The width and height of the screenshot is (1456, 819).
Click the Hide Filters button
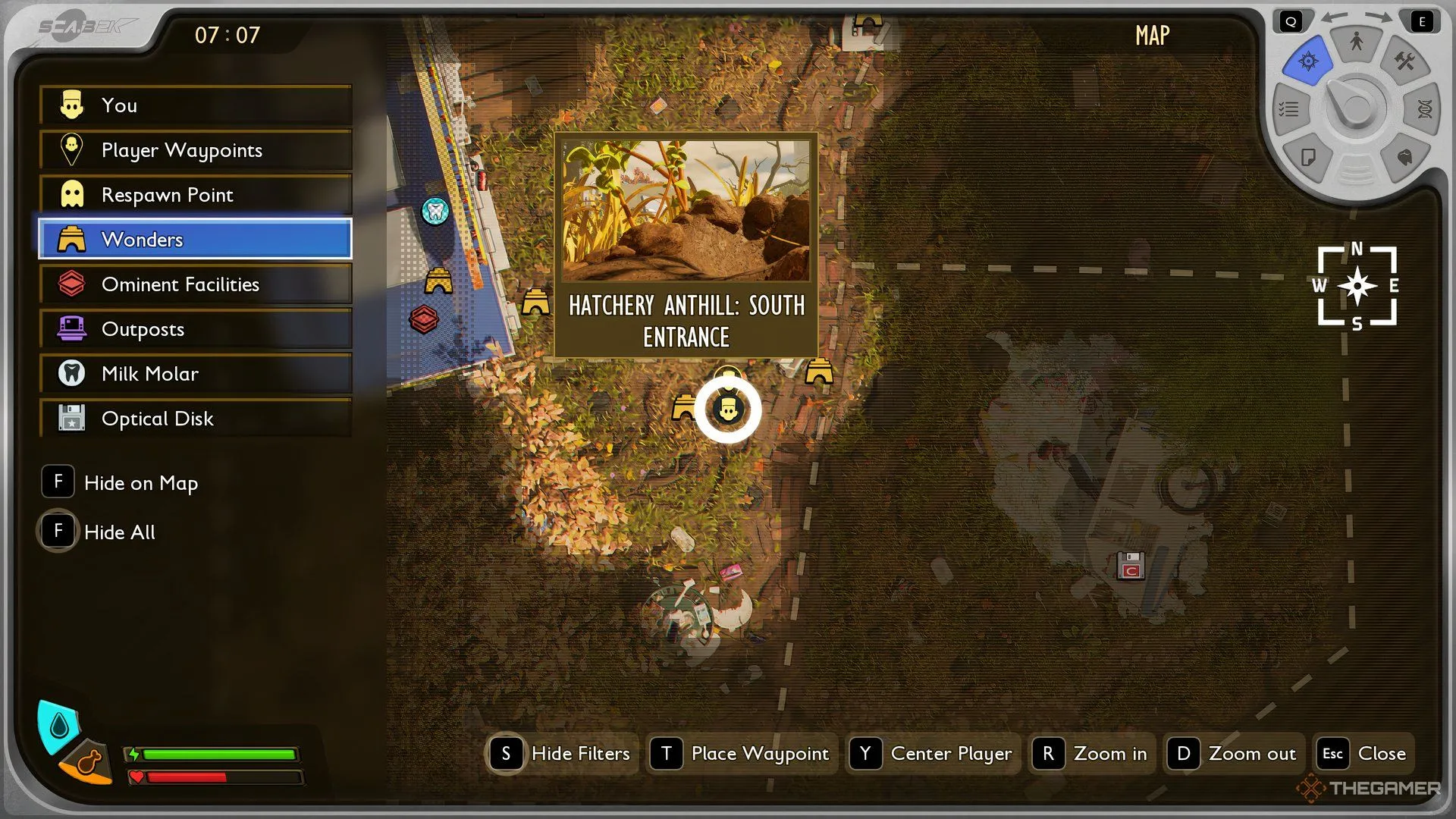[562, 754]
